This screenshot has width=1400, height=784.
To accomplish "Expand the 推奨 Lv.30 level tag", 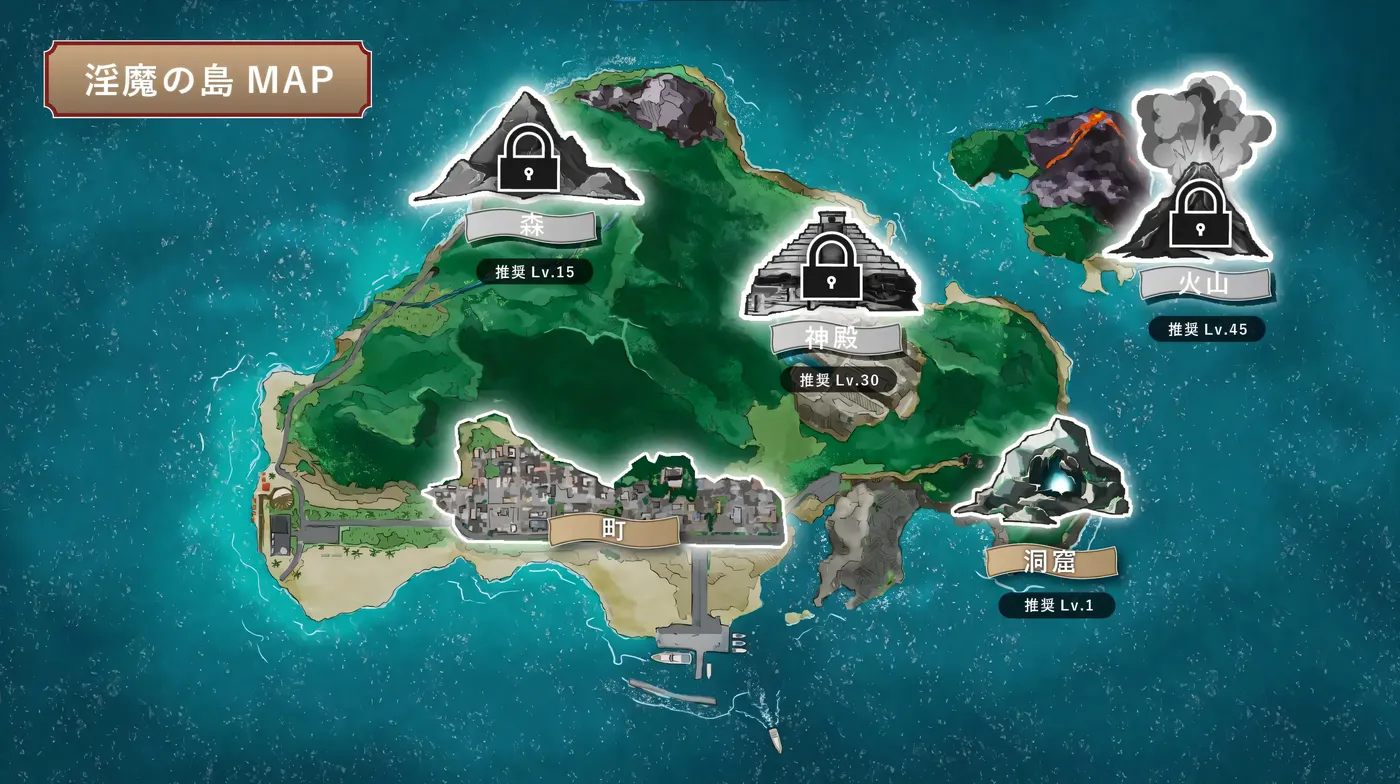I will click(838, 379).
